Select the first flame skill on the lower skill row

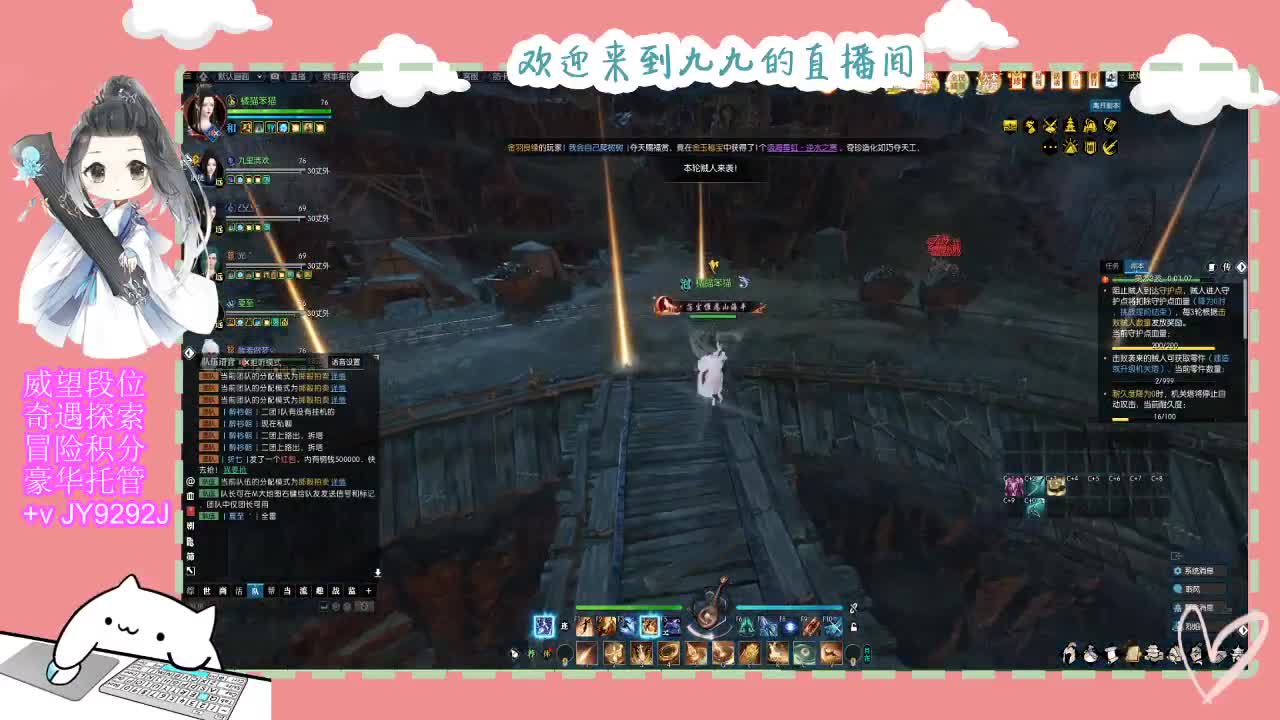click(x=585, y=653)
